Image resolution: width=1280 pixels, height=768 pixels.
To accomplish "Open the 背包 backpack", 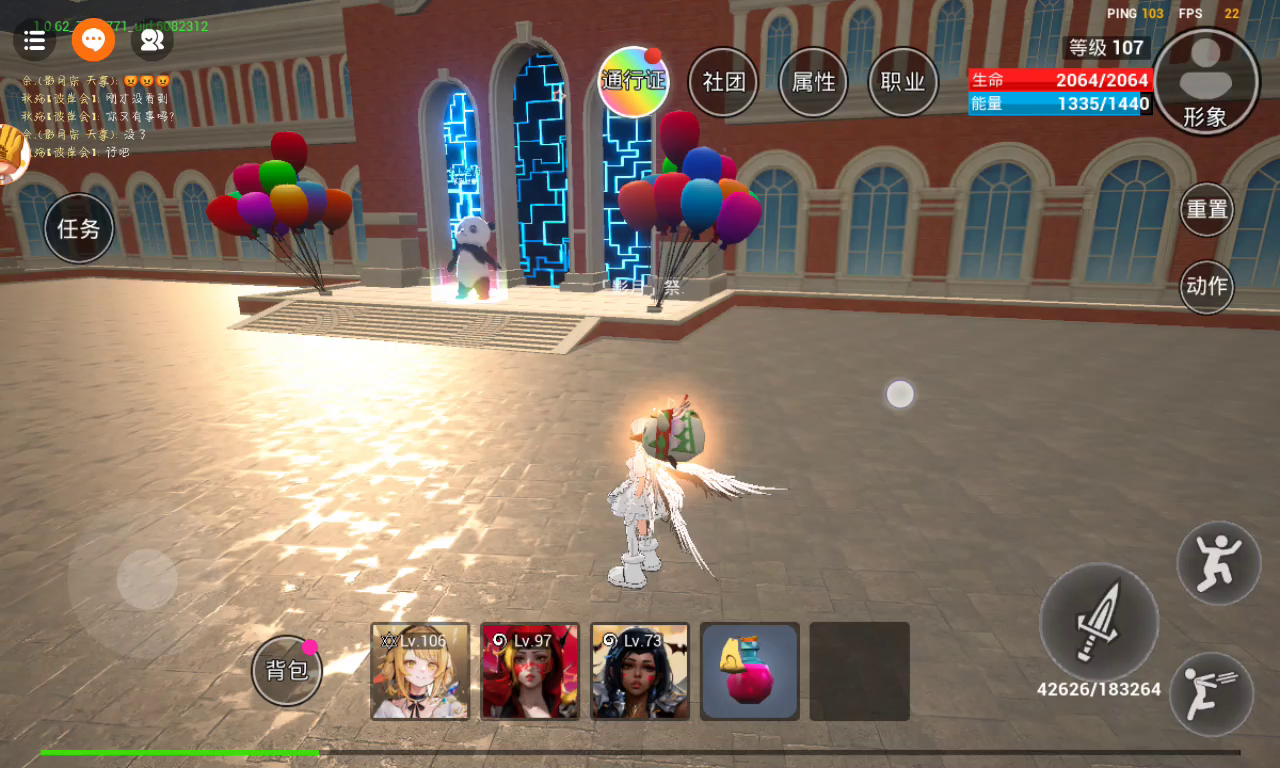I will point(287,670).
